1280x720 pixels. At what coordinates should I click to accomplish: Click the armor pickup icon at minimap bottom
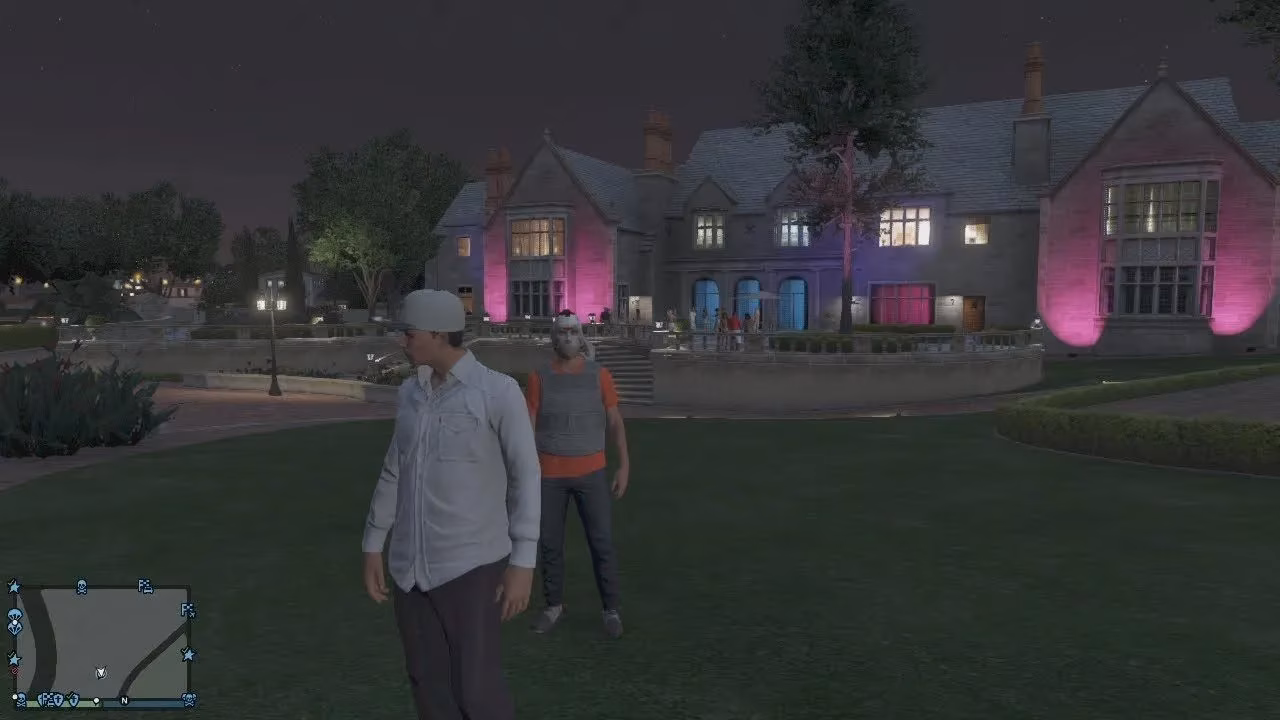(x=57, y=700)
